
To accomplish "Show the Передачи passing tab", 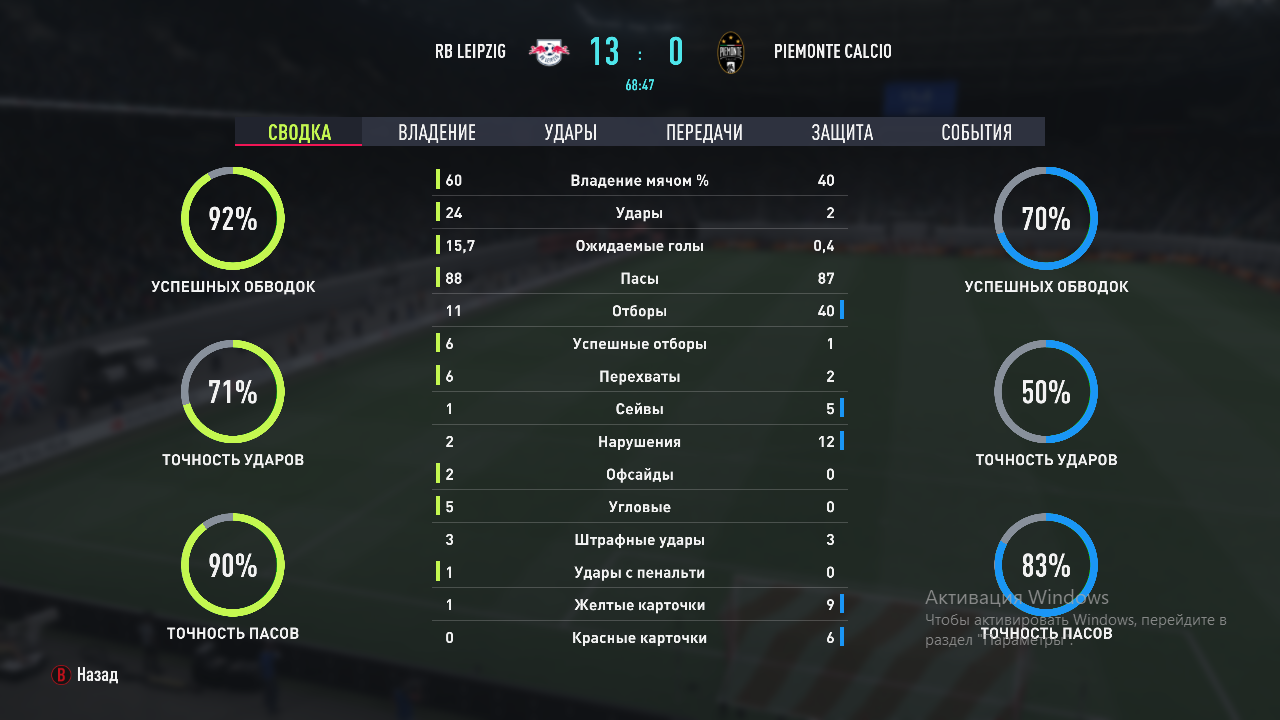I will pyautogui.click(x=704, y=132).
